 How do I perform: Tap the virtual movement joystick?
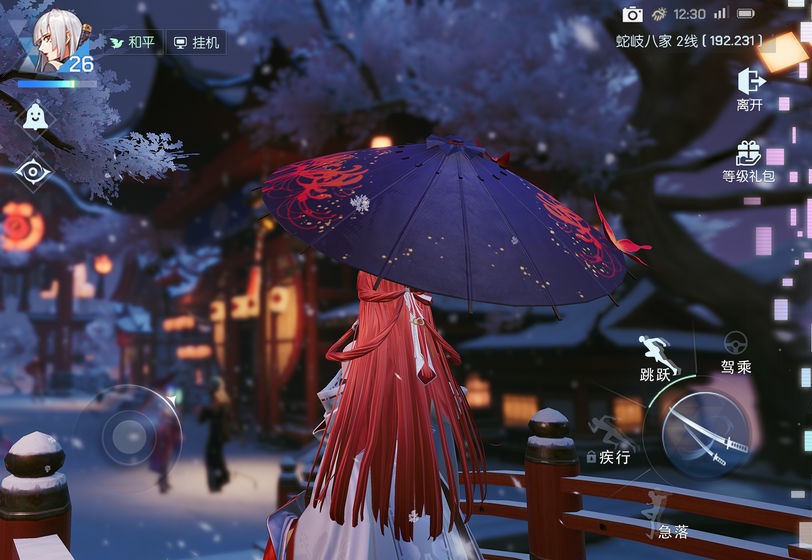pos(128,436)
